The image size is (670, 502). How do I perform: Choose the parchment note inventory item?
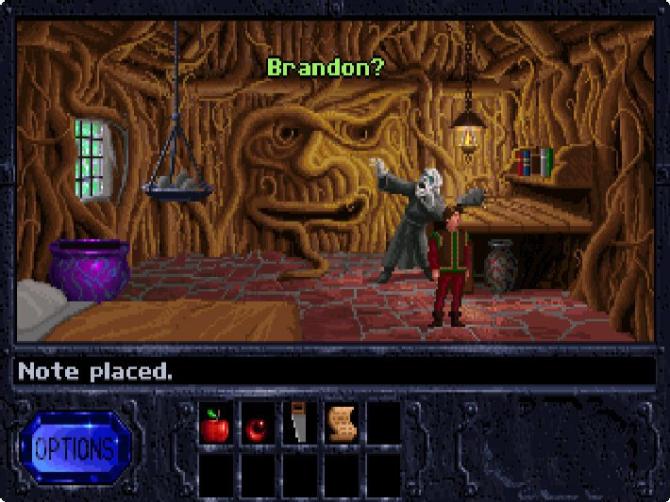pos(341,425)
